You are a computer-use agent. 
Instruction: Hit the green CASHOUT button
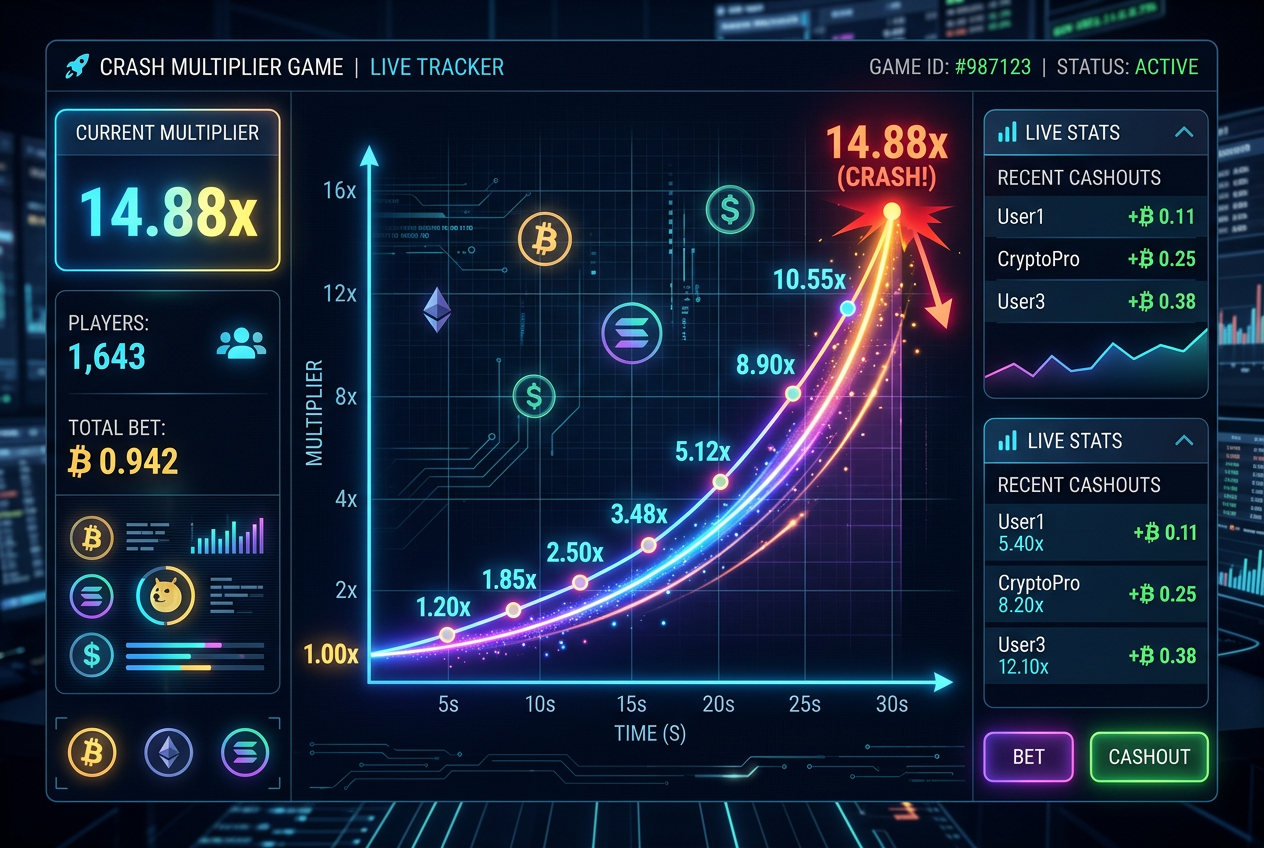click(1148, 756)
